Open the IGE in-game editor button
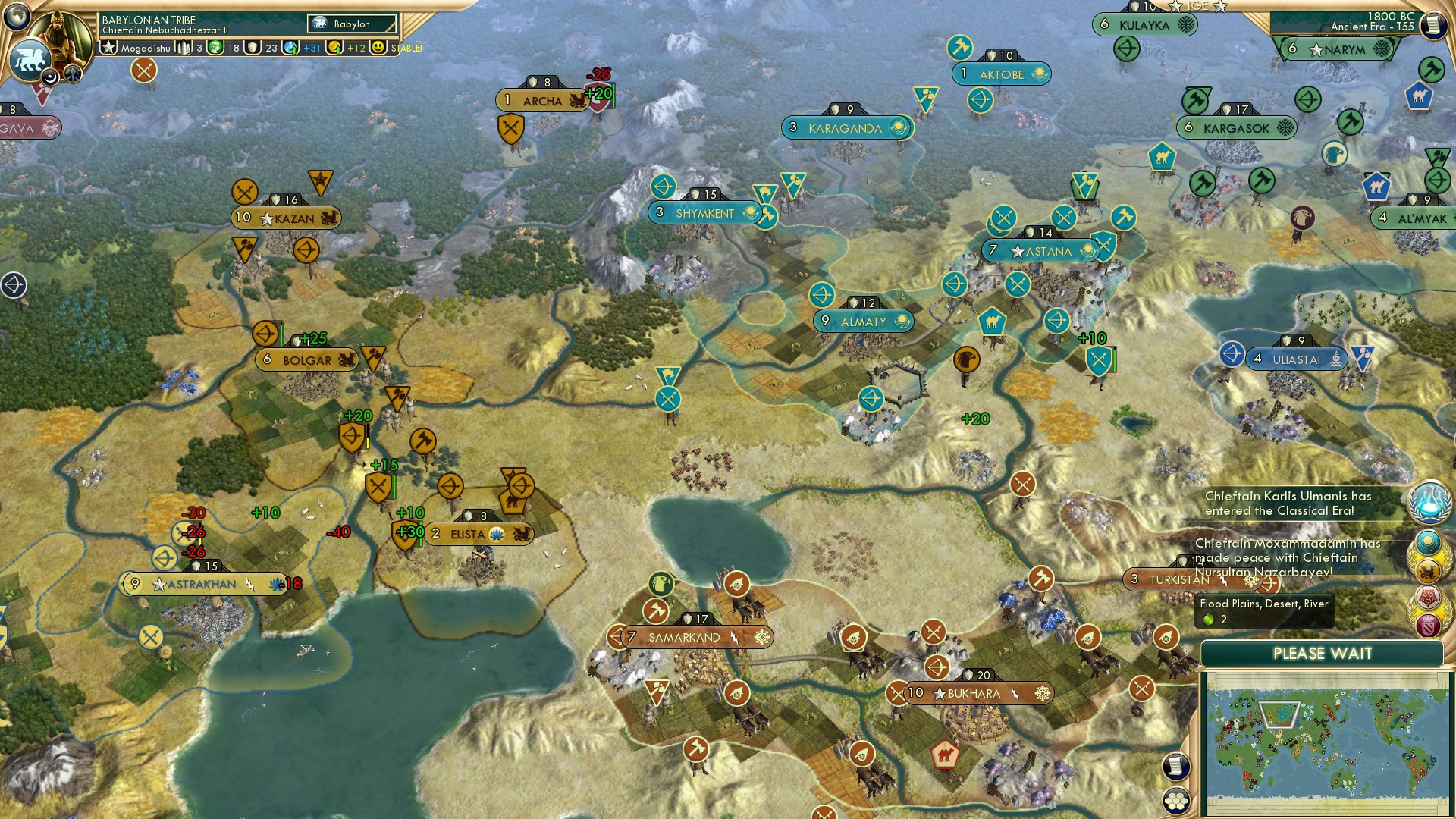The height and width of the screenshot is (819, 1456). coord(1197,6)
